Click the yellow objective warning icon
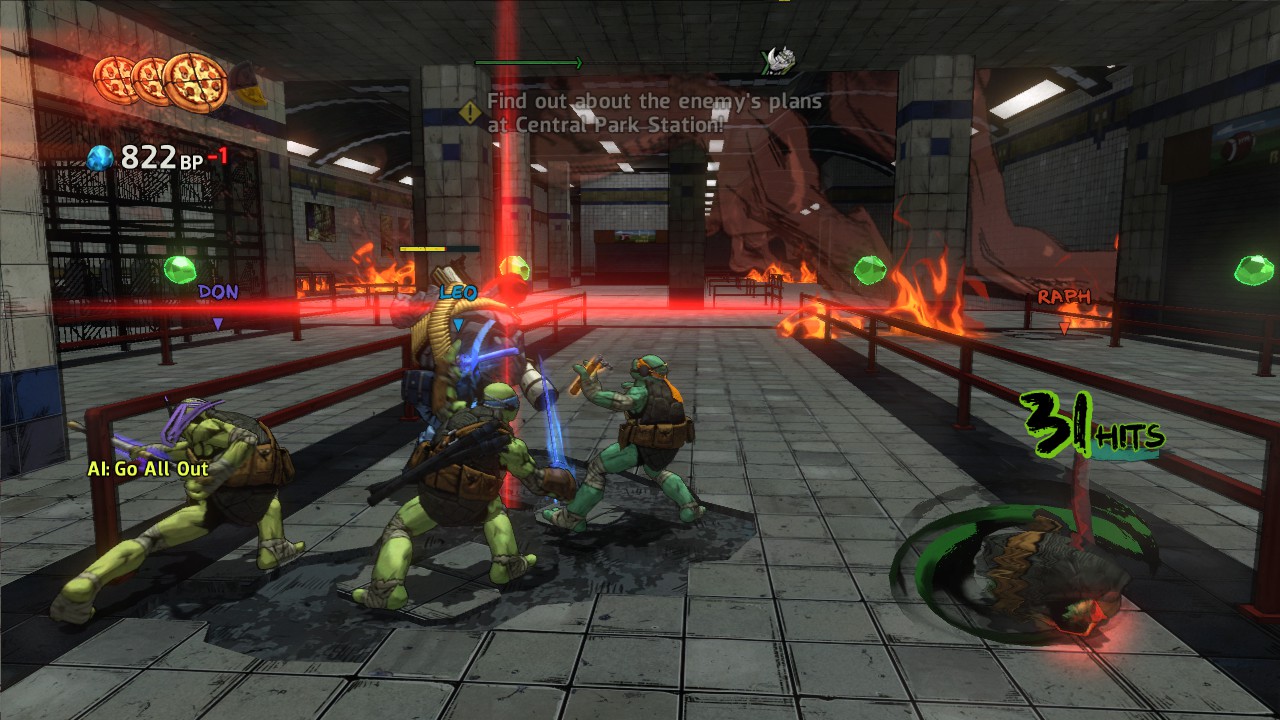Screen dimensions: 1280x720 (x=470, y=112)
